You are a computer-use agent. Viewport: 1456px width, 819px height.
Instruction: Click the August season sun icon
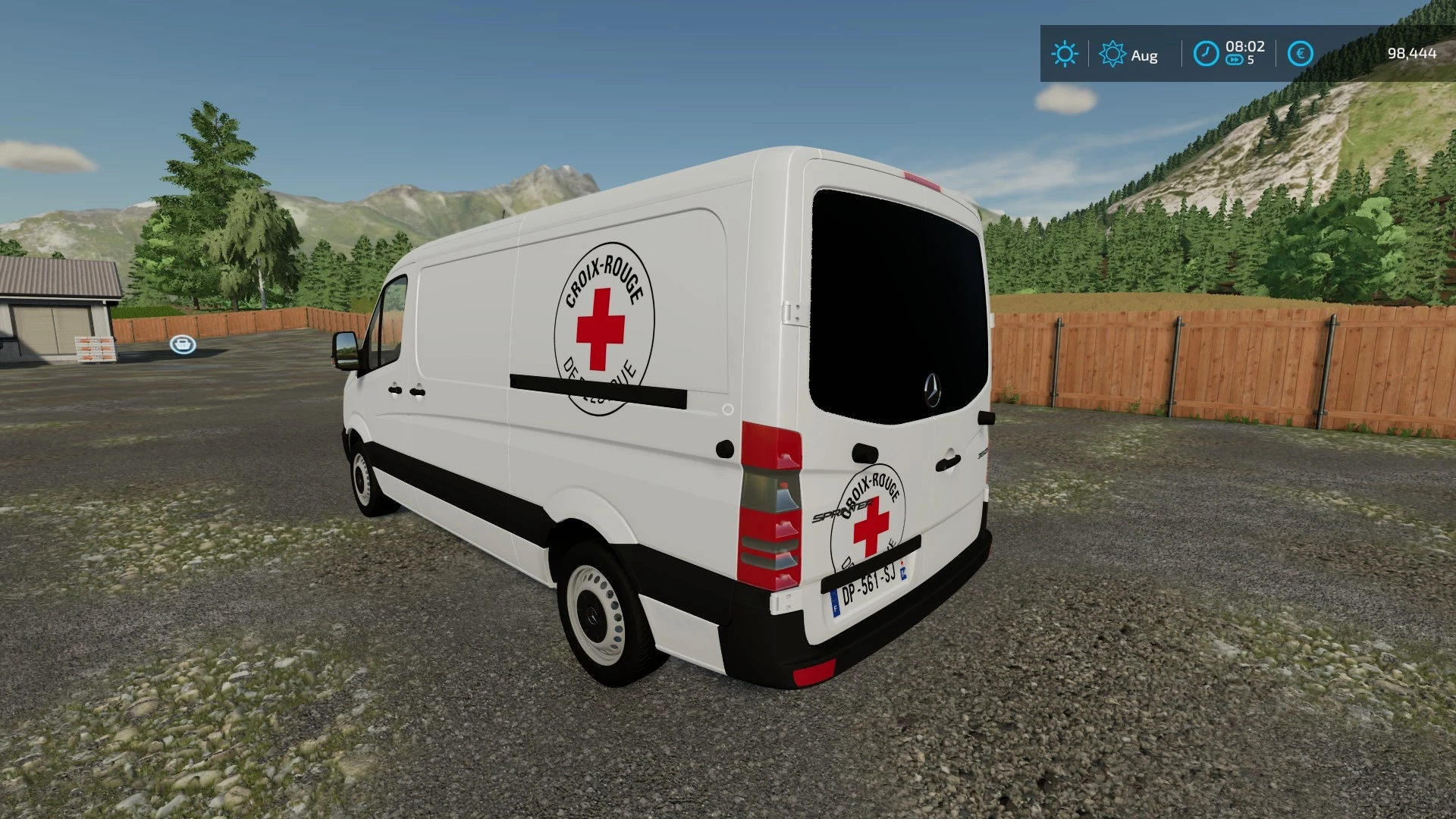(x=1112, y=54)
